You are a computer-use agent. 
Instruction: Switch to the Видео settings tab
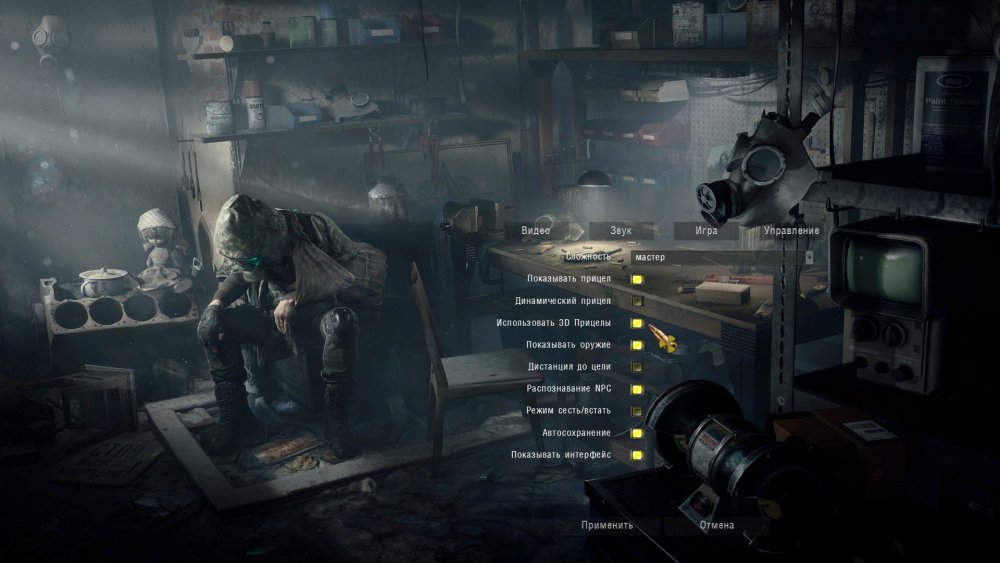pyautogui.click(x=535, y=231)
